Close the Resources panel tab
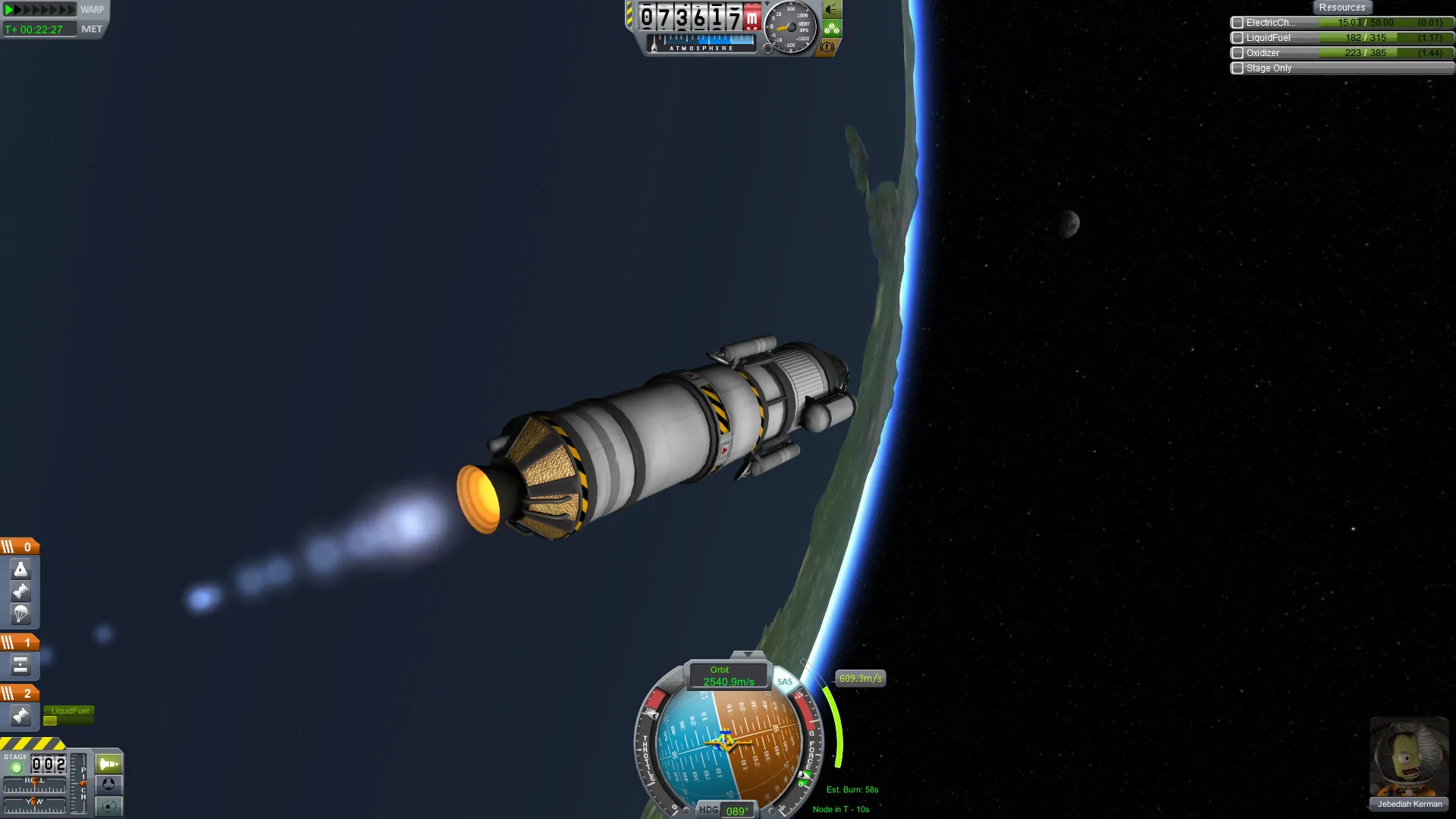 (1341, 8)
